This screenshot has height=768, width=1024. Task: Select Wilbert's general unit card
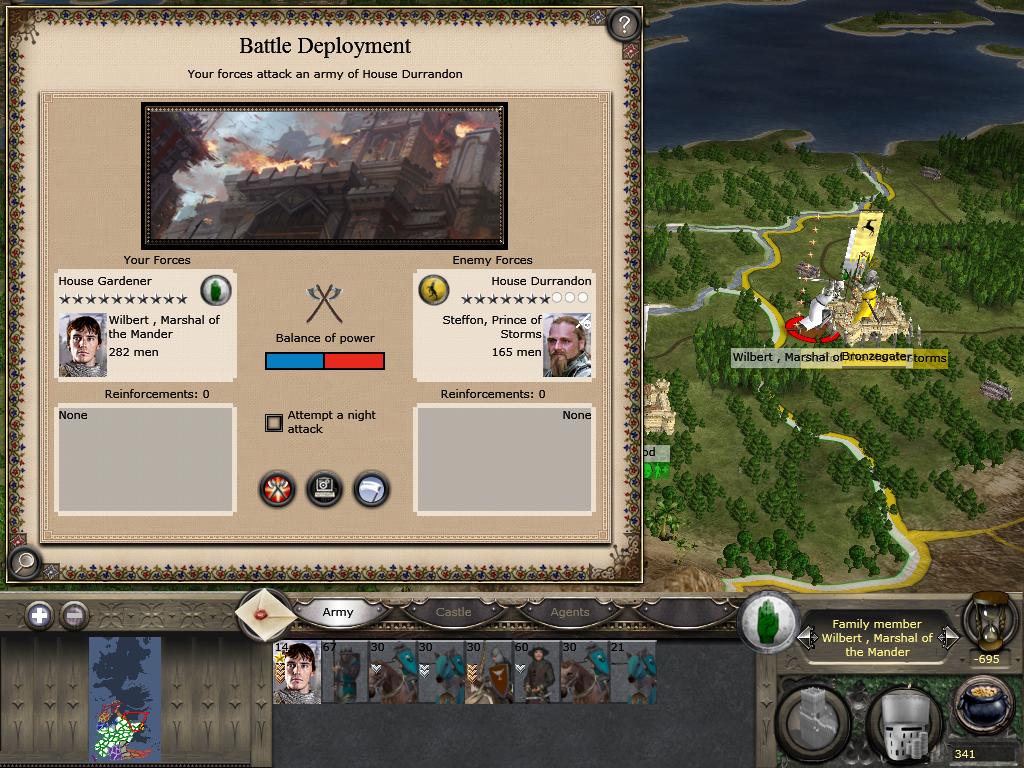pos(297,672)
